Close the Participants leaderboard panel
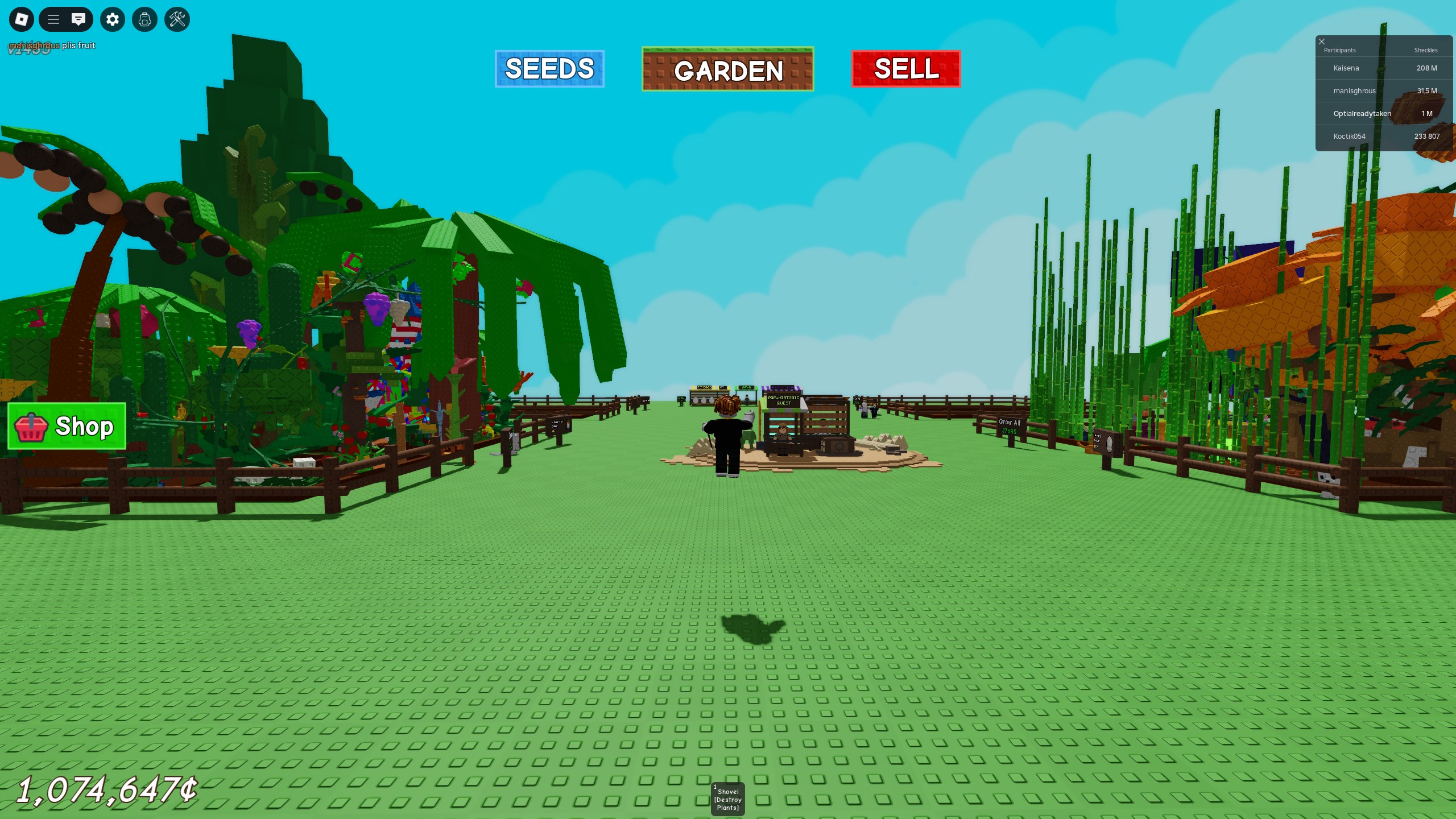 coord(1322,41)
